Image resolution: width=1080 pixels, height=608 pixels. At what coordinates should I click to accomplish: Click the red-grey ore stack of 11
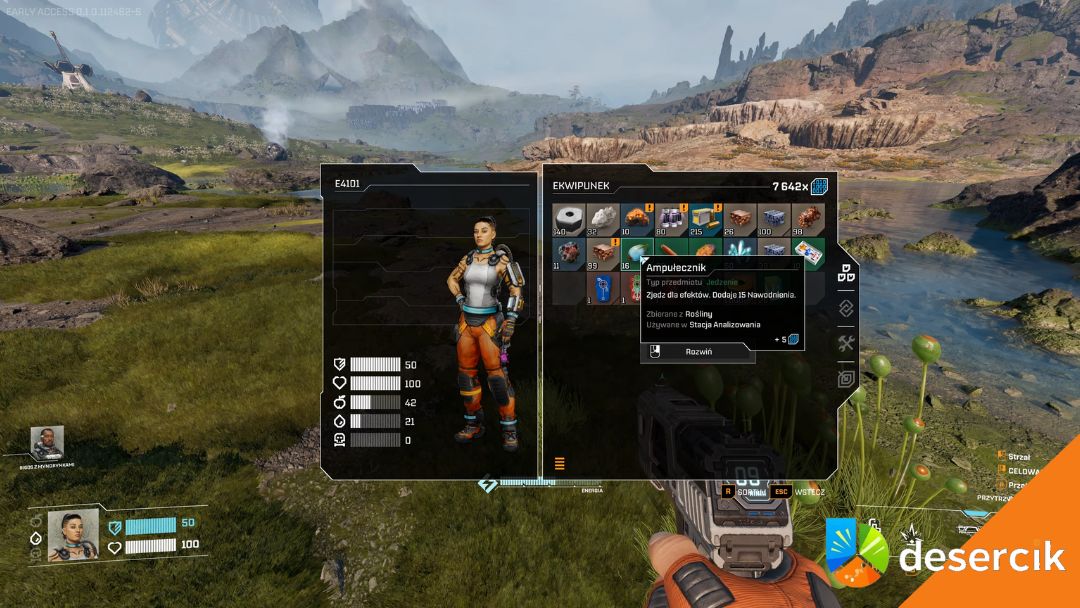[x=568, y=253]
